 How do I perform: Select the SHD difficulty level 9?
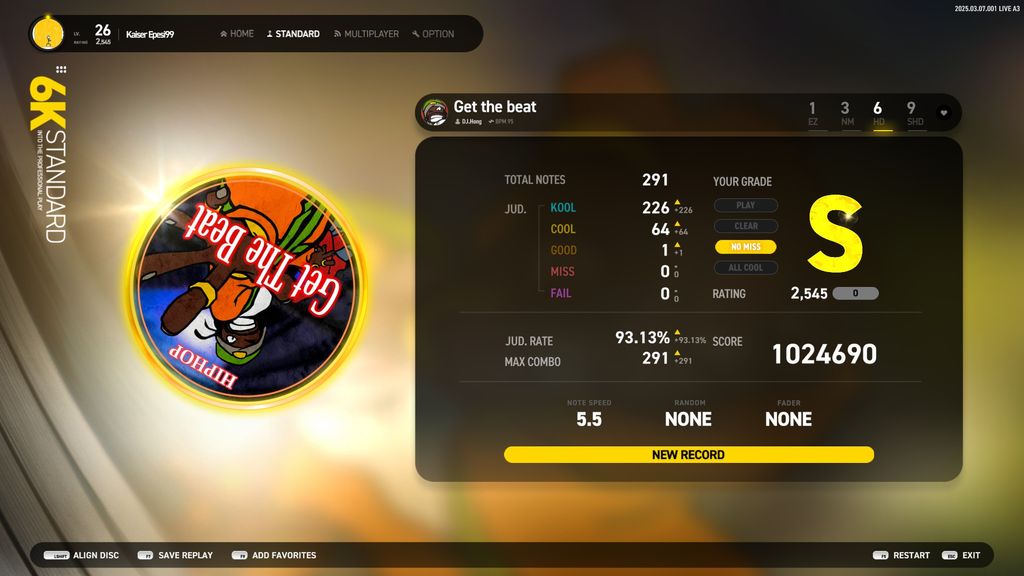[912, 113]
